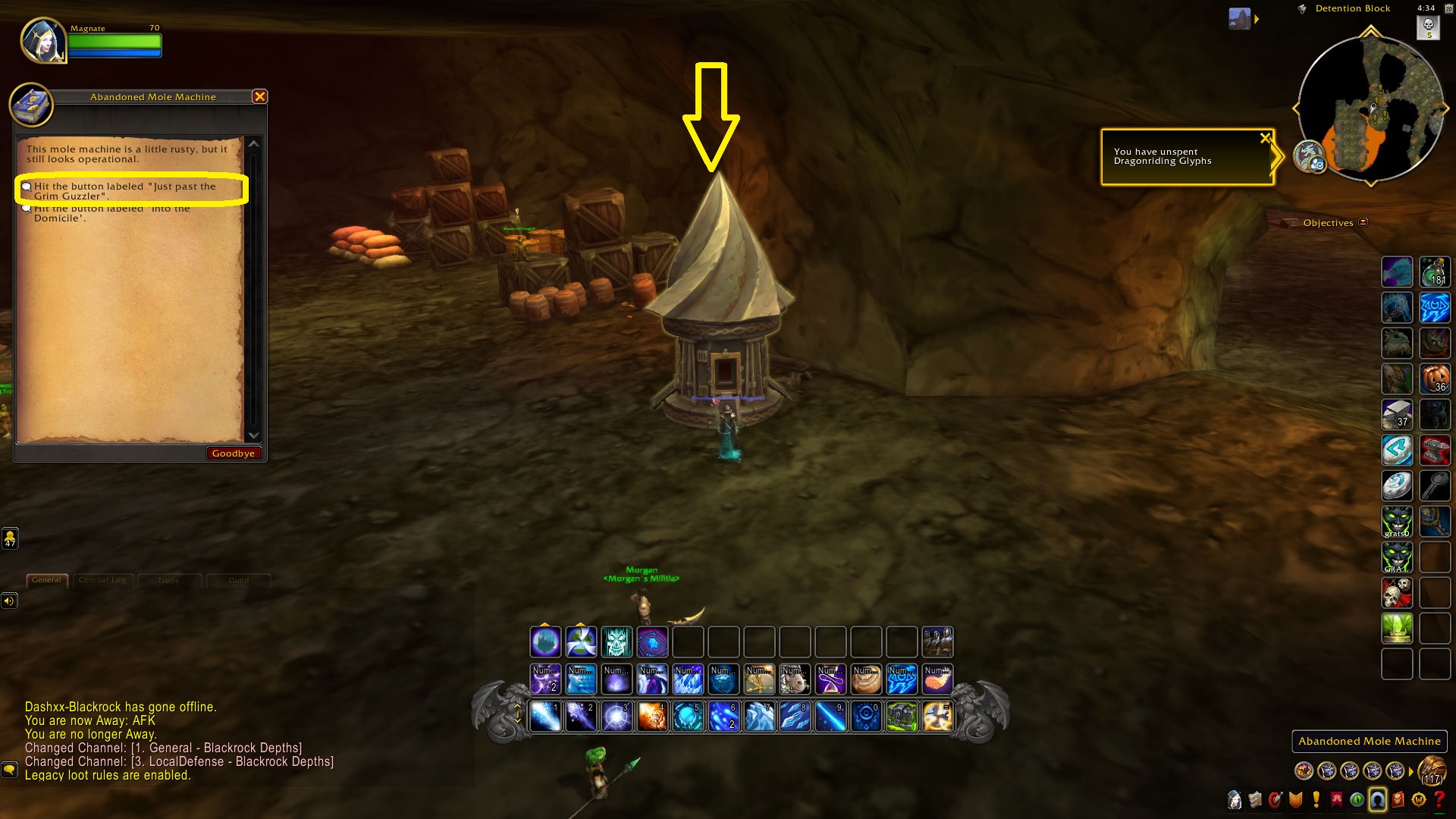Collapse the Objectives tracker
This screenshot has height=819, width=1456.
click(x=1363, y=222)
